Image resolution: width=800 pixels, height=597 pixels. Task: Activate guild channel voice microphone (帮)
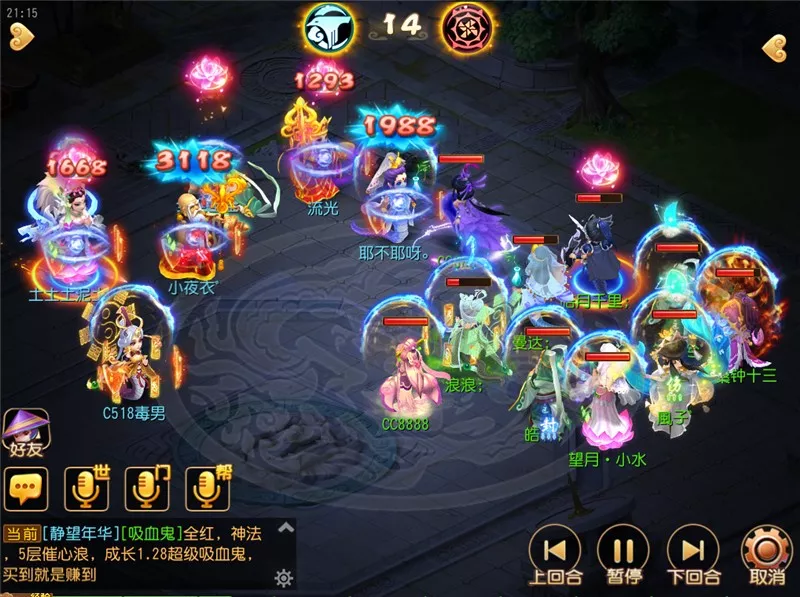click(x=206, y=488)
